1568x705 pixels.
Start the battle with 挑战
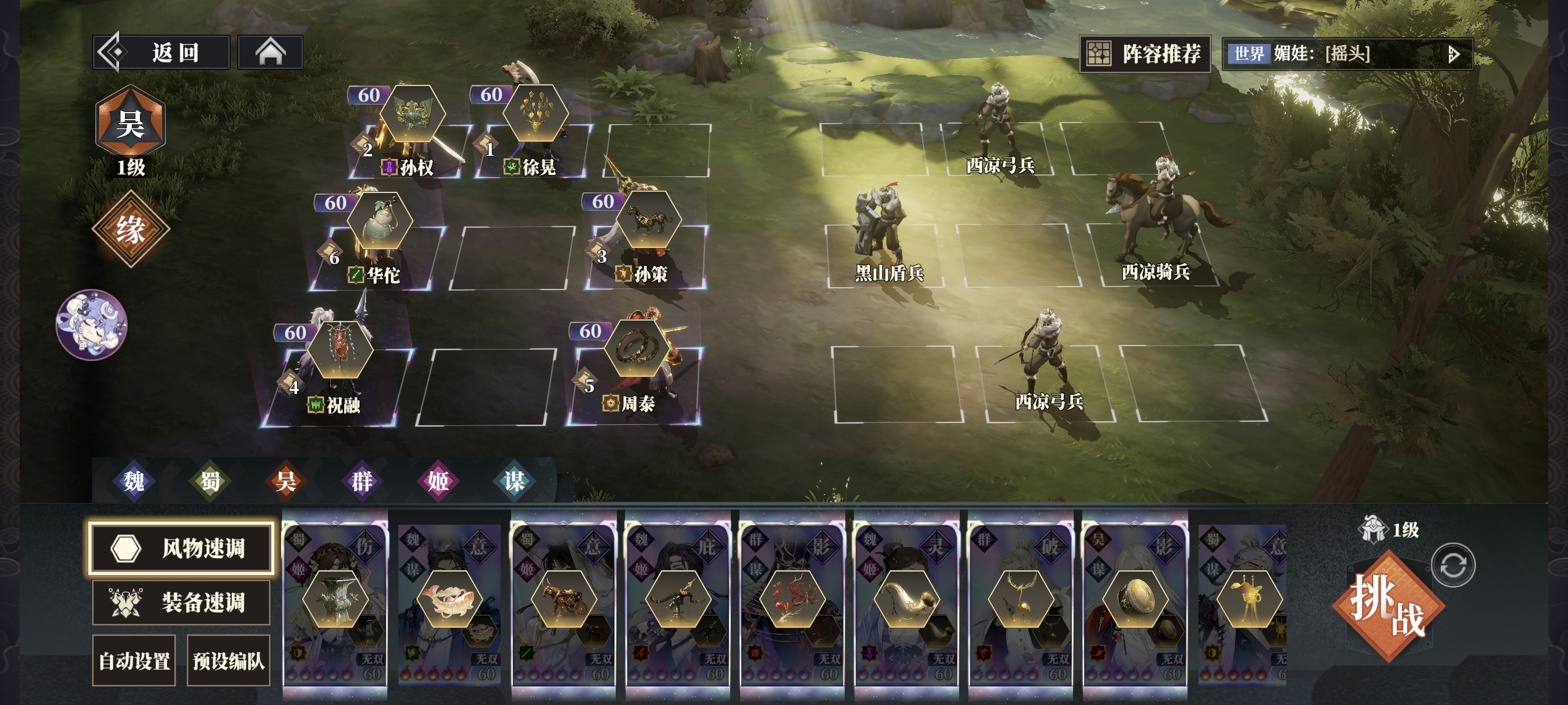(1388, 605)
